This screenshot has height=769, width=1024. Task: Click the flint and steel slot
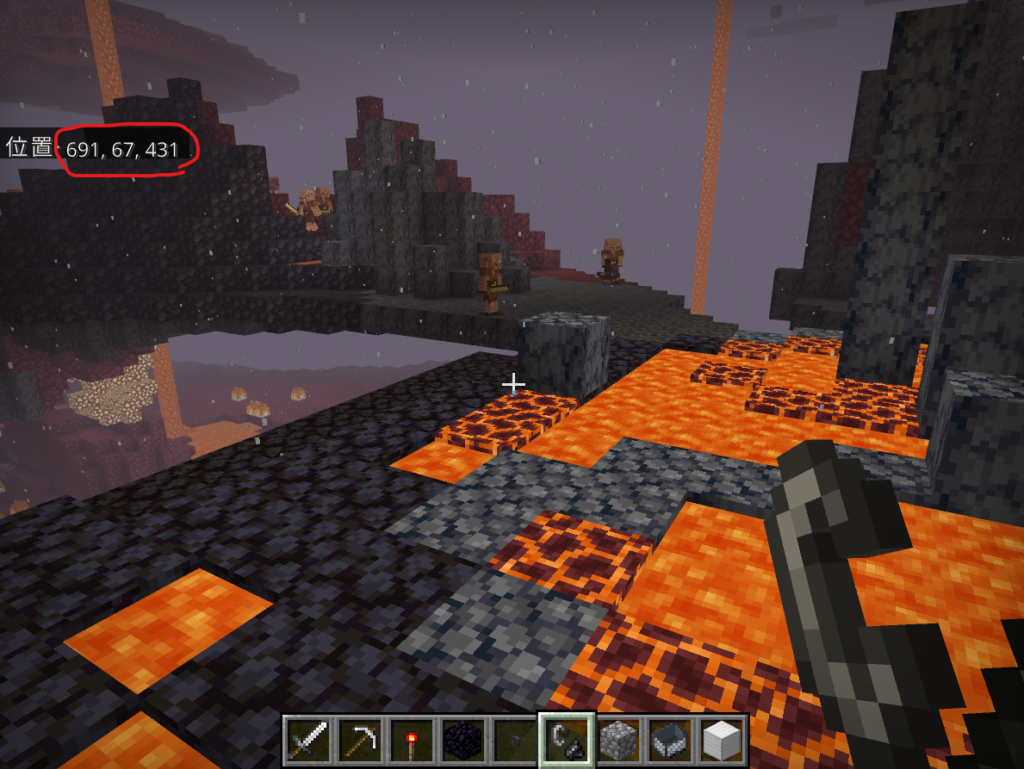[x=567, y=741]
